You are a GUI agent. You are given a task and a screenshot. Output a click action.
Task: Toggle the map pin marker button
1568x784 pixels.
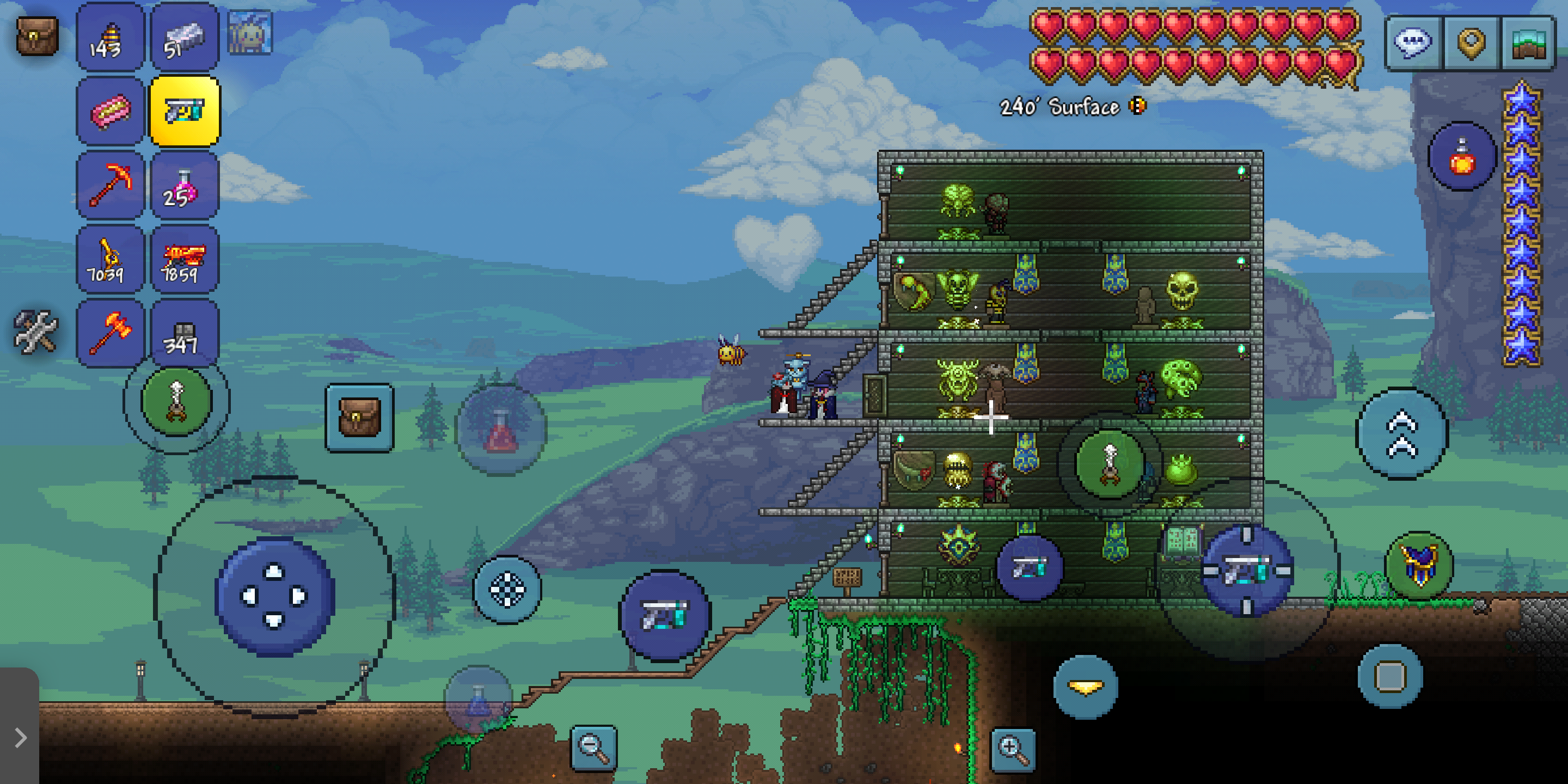1471,42
